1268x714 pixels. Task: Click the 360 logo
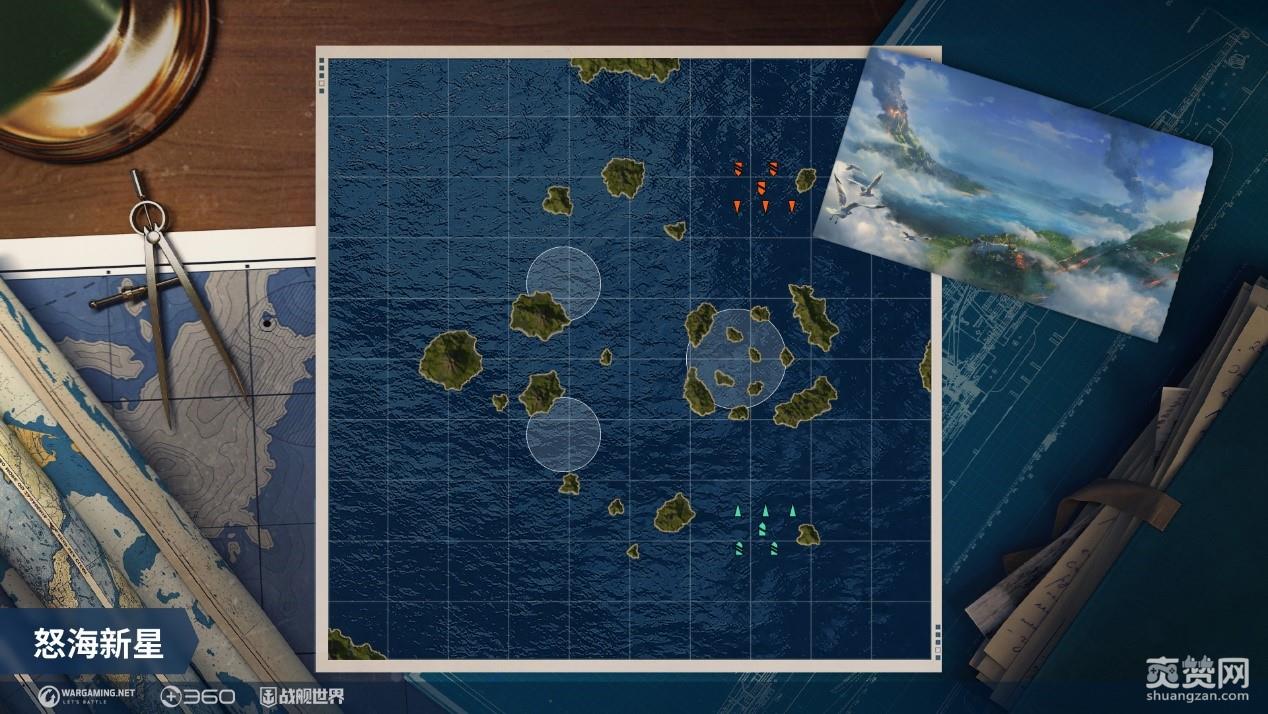point(198,695)
